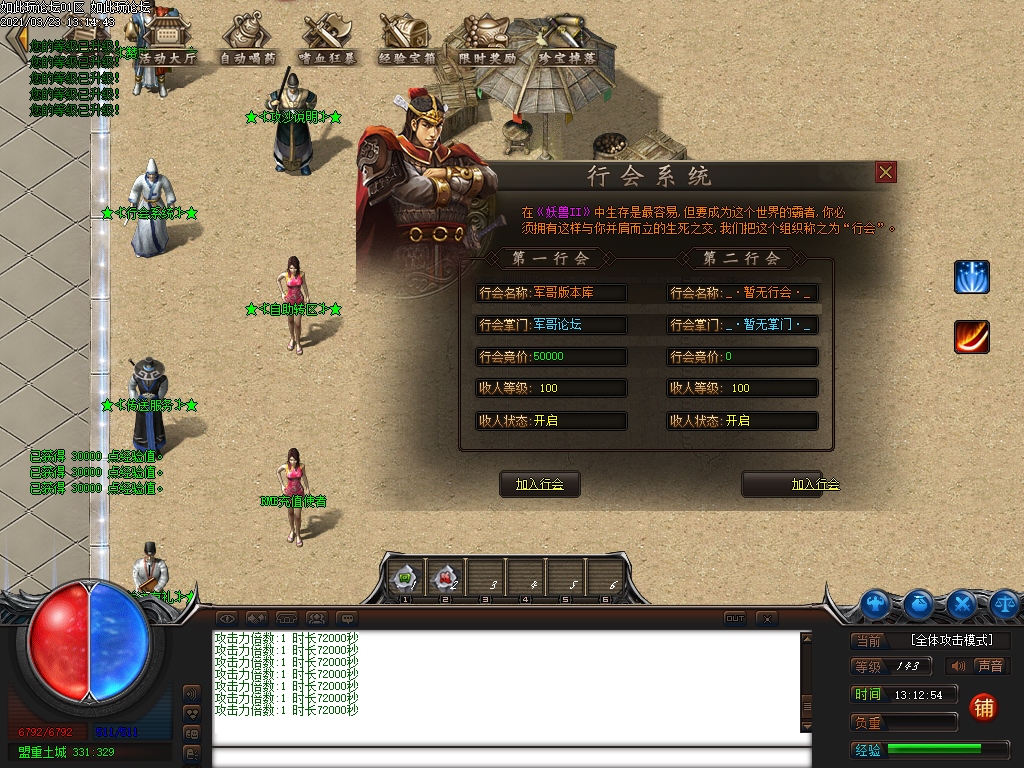
Task: Click the OUT button above chat
Action: (x=735, y=619)
